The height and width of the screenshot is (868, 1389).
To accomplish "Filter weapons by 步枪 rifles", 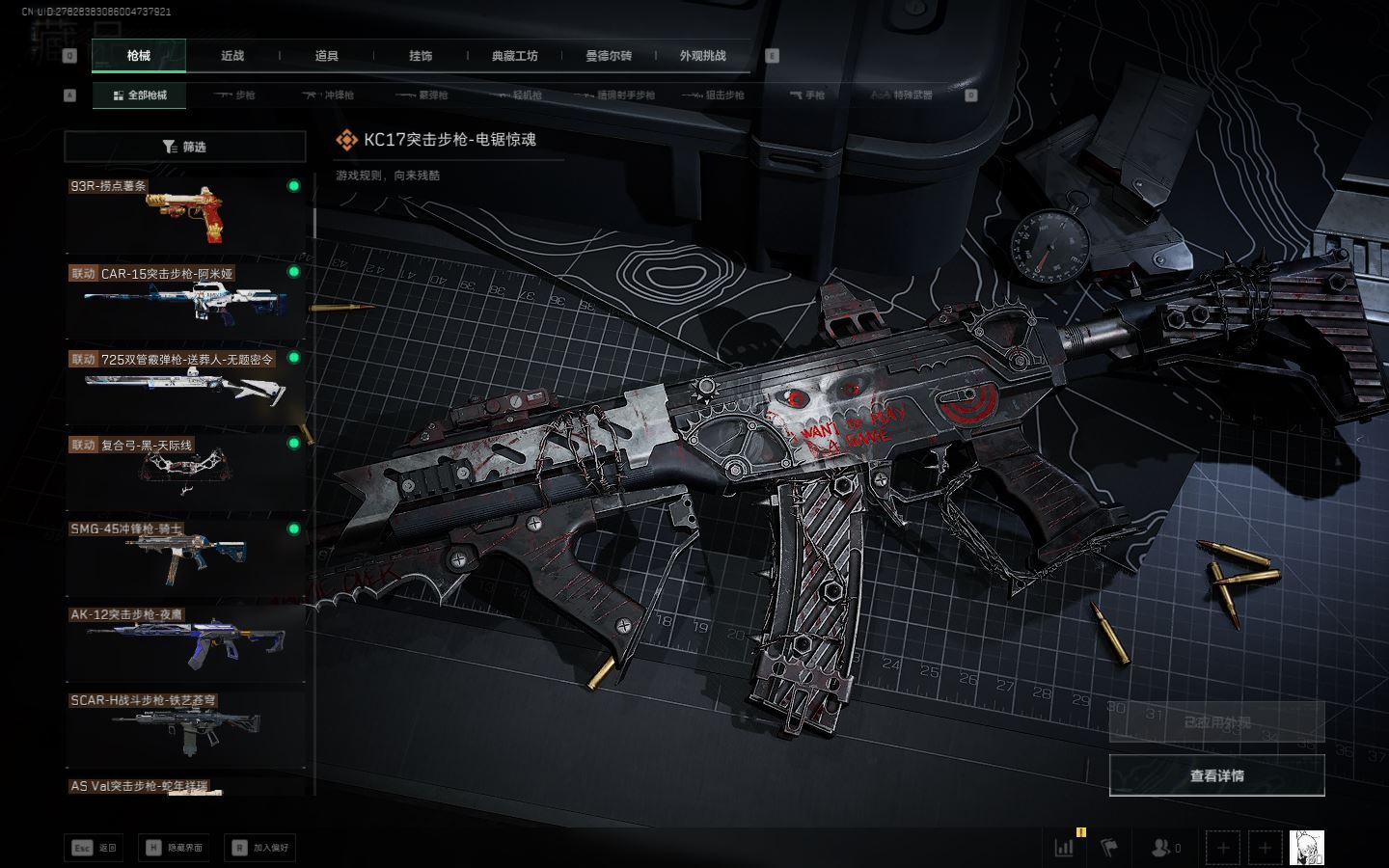I will click(234, 95).
